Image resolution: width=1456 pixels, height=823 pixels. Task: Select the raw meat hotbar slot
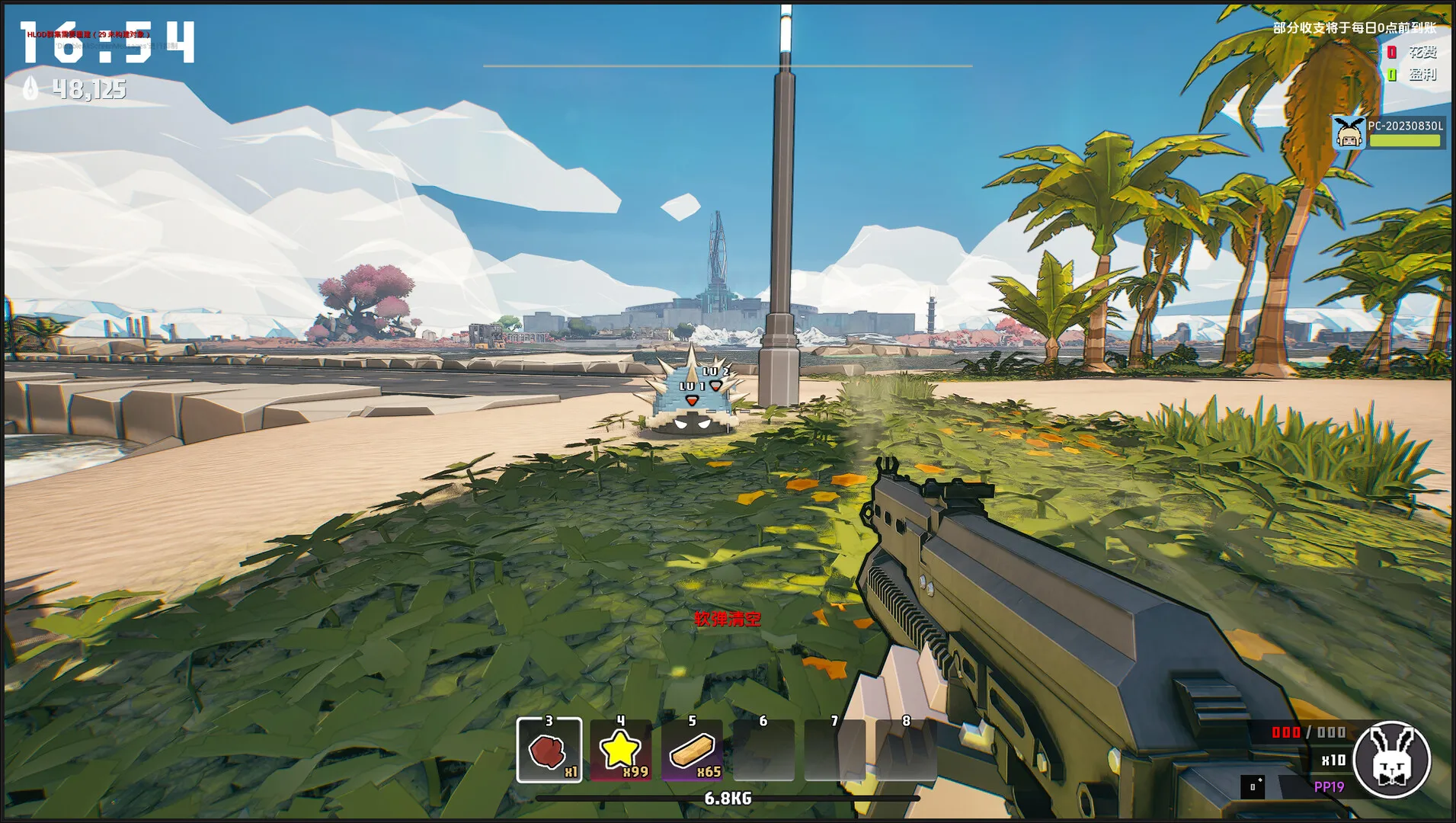(549, 751)
